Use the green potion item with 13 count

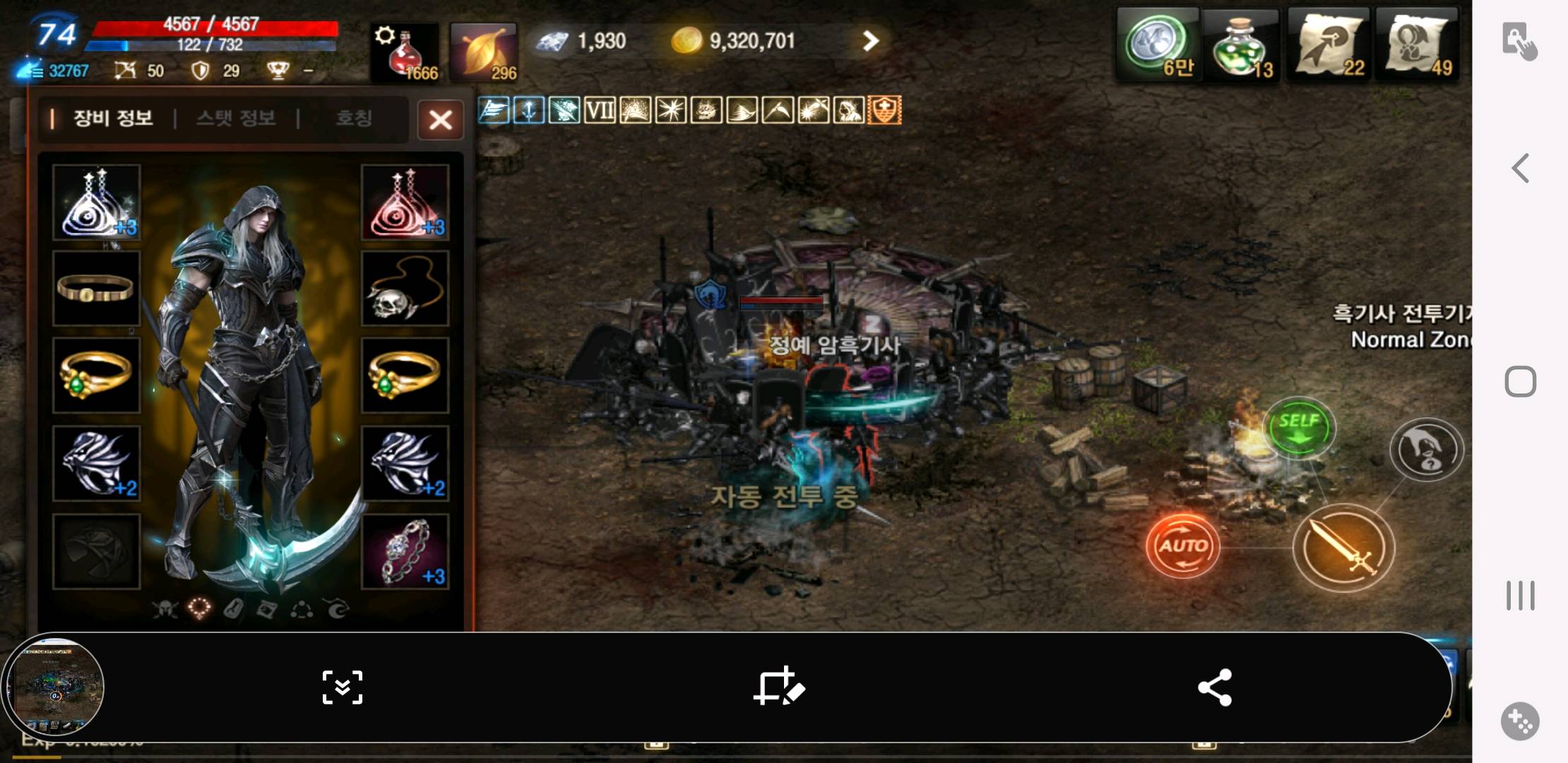coord(1241,46)
